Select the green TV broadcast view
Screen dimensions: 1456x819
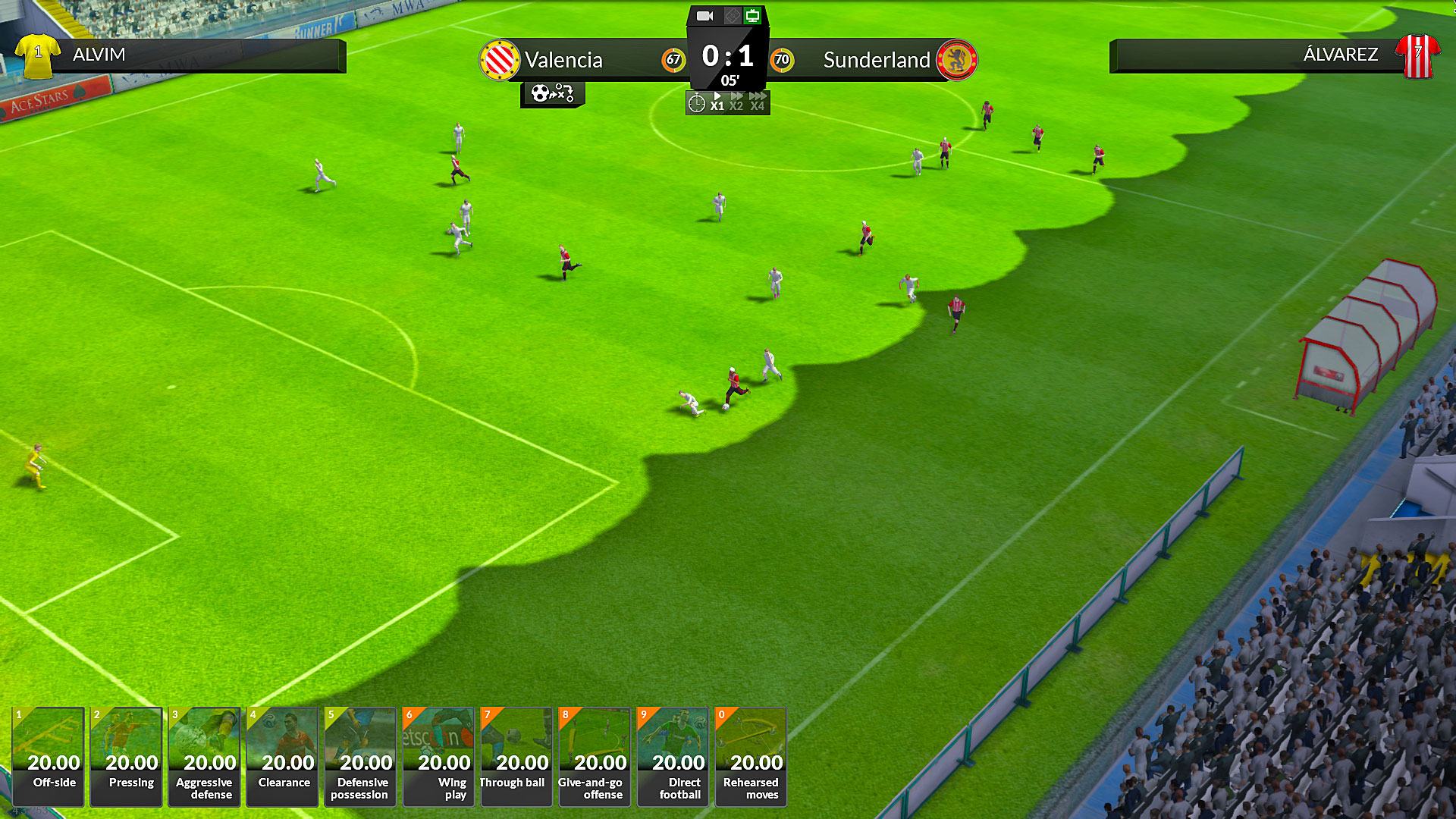click(752, 16)
